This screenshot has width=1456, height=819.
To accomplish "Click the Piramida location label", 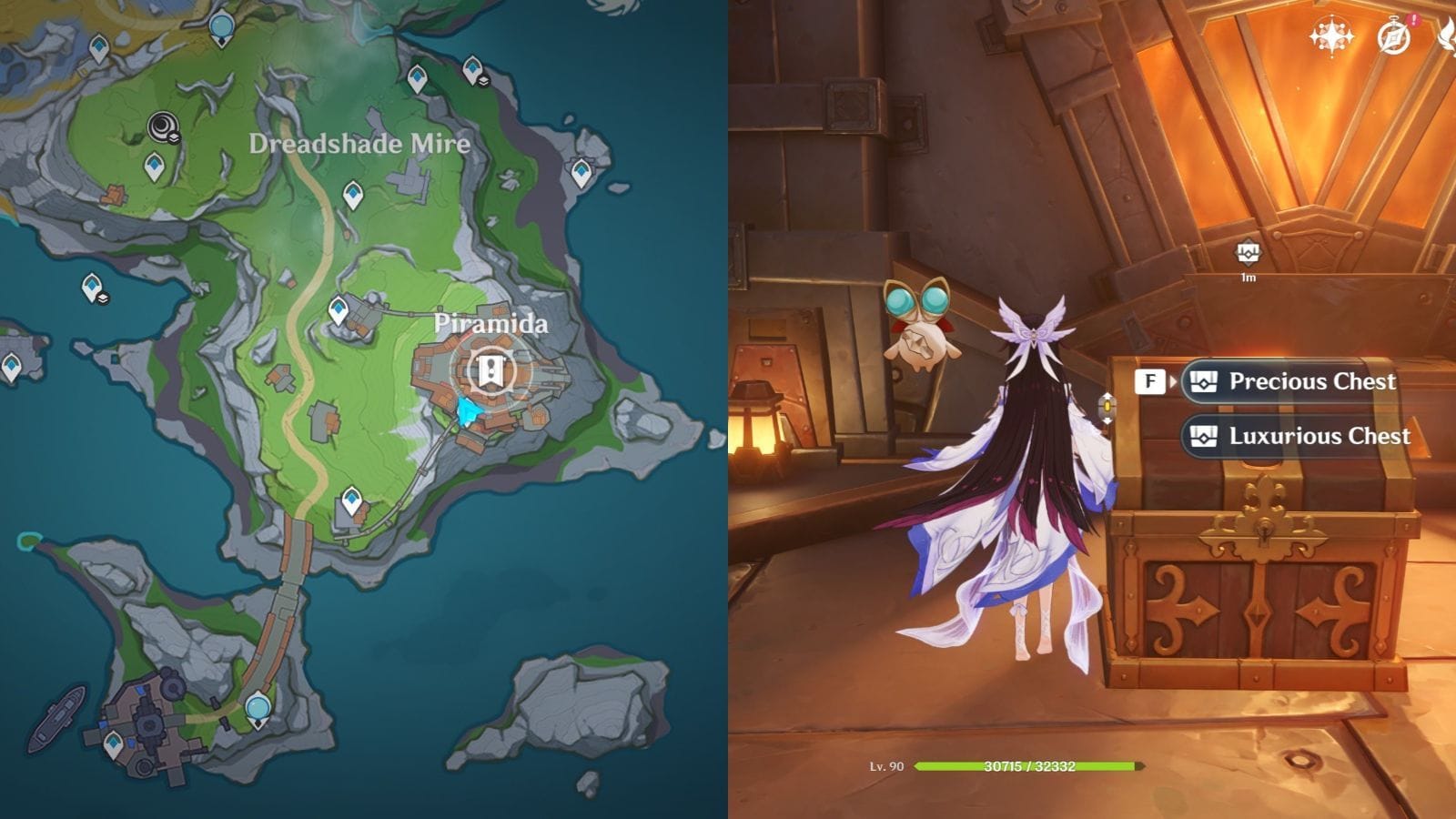I will point(493,323).
